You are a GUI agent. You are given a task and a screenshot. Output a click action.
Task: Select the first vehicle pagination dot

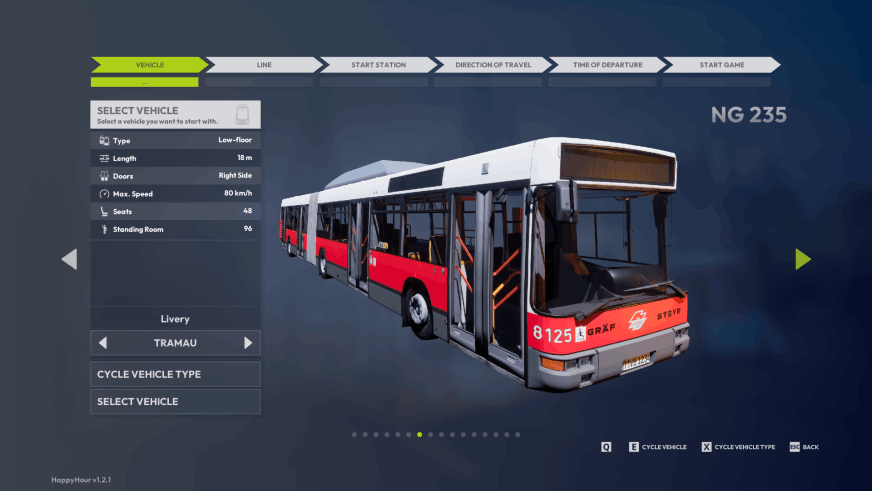pyautogui.click(x=354, y=435)
